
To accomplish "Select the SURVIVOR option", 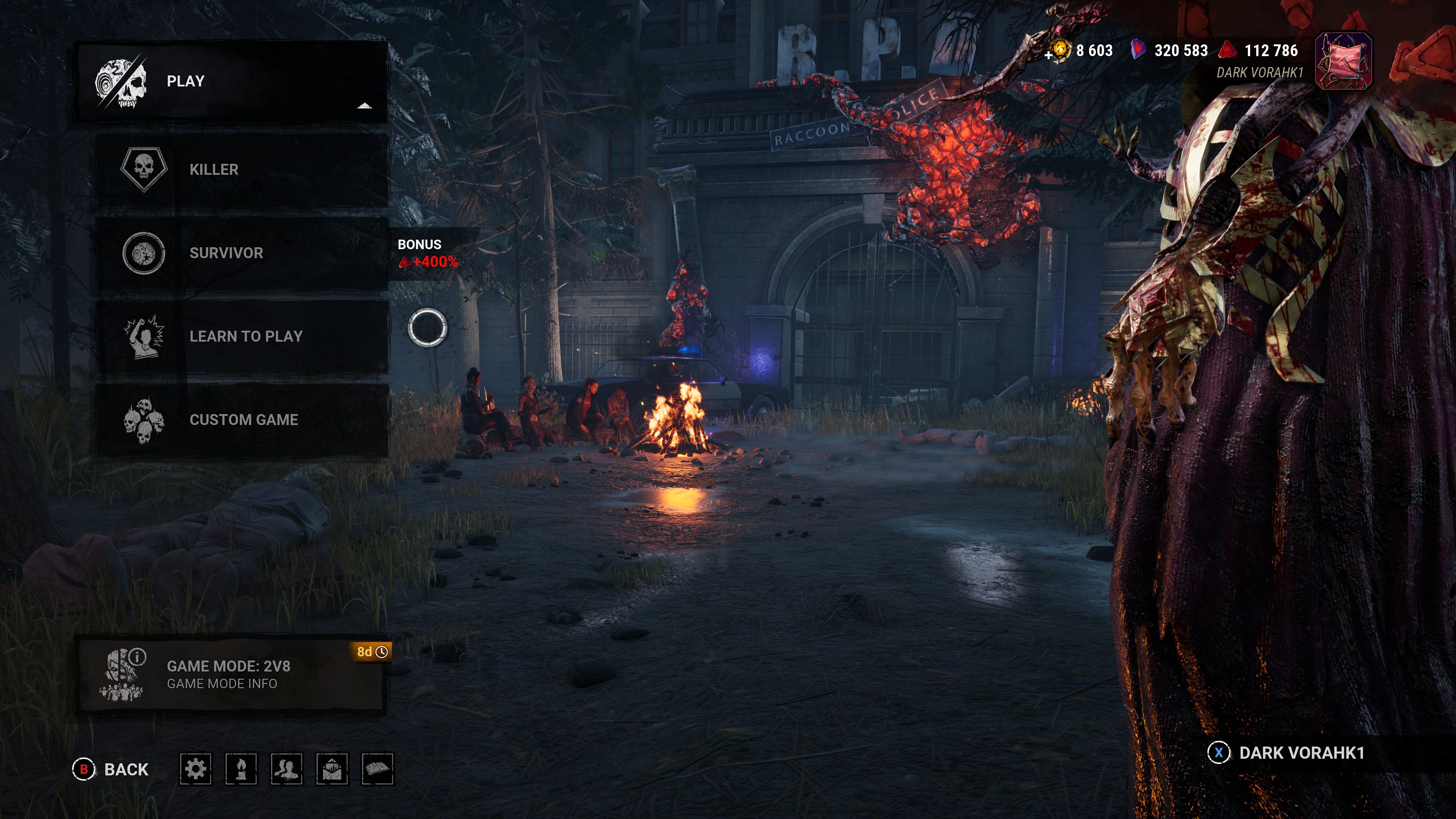I will coord(242,253).
